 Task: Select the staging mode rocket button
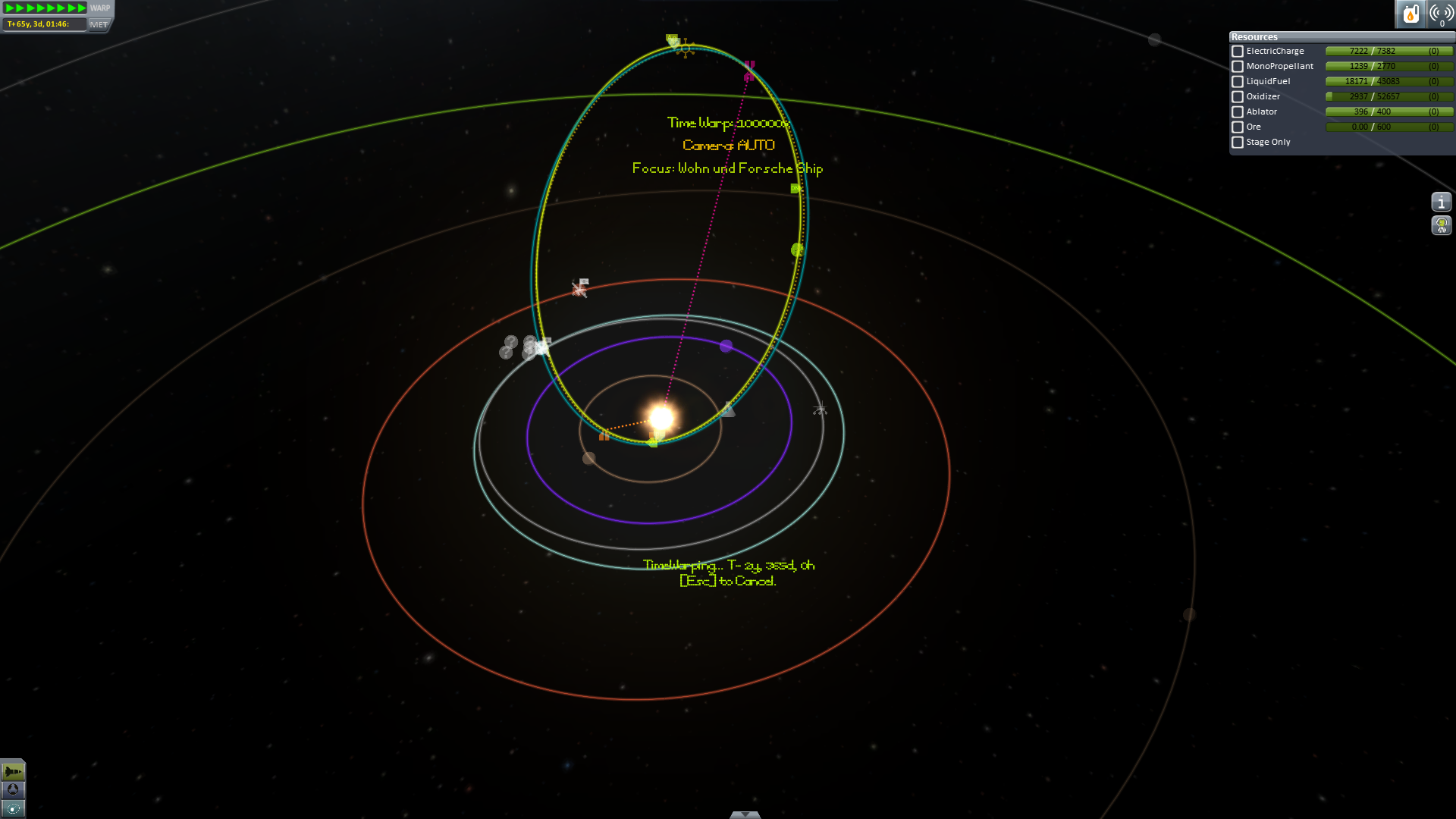click(x=13, y=771)
